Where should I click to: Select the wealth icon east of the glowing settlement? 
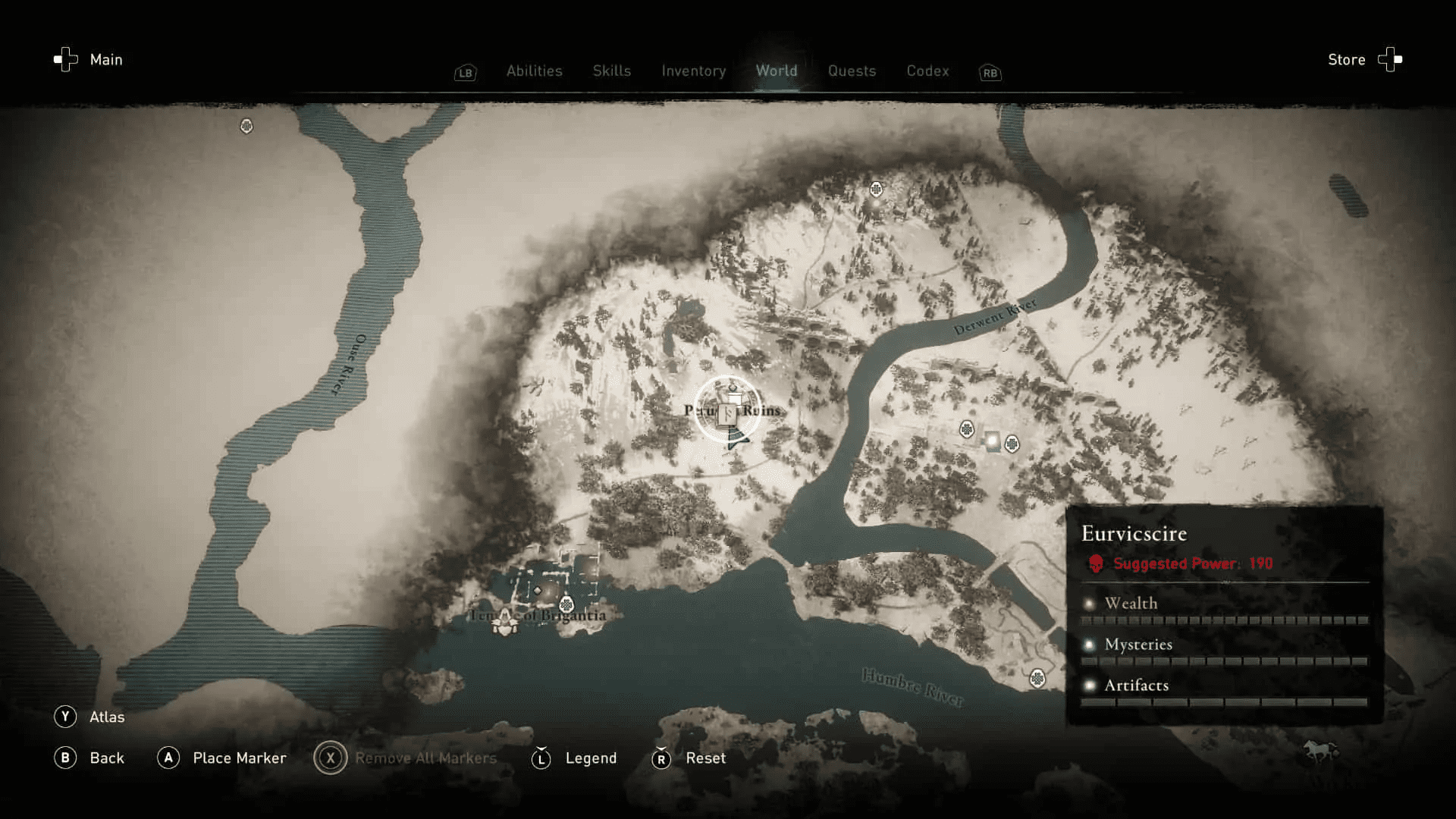1012,444
